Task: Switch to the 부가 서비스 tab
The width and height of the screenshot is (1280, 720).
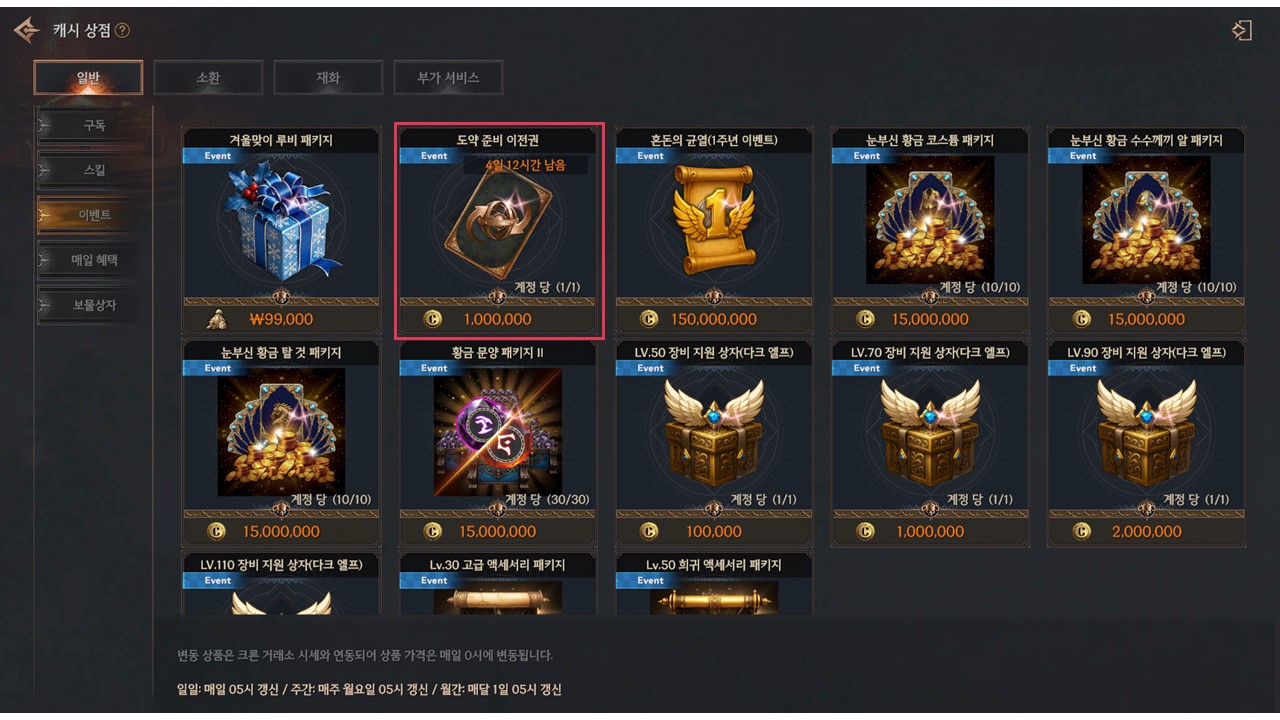Action: click(448, 78)
